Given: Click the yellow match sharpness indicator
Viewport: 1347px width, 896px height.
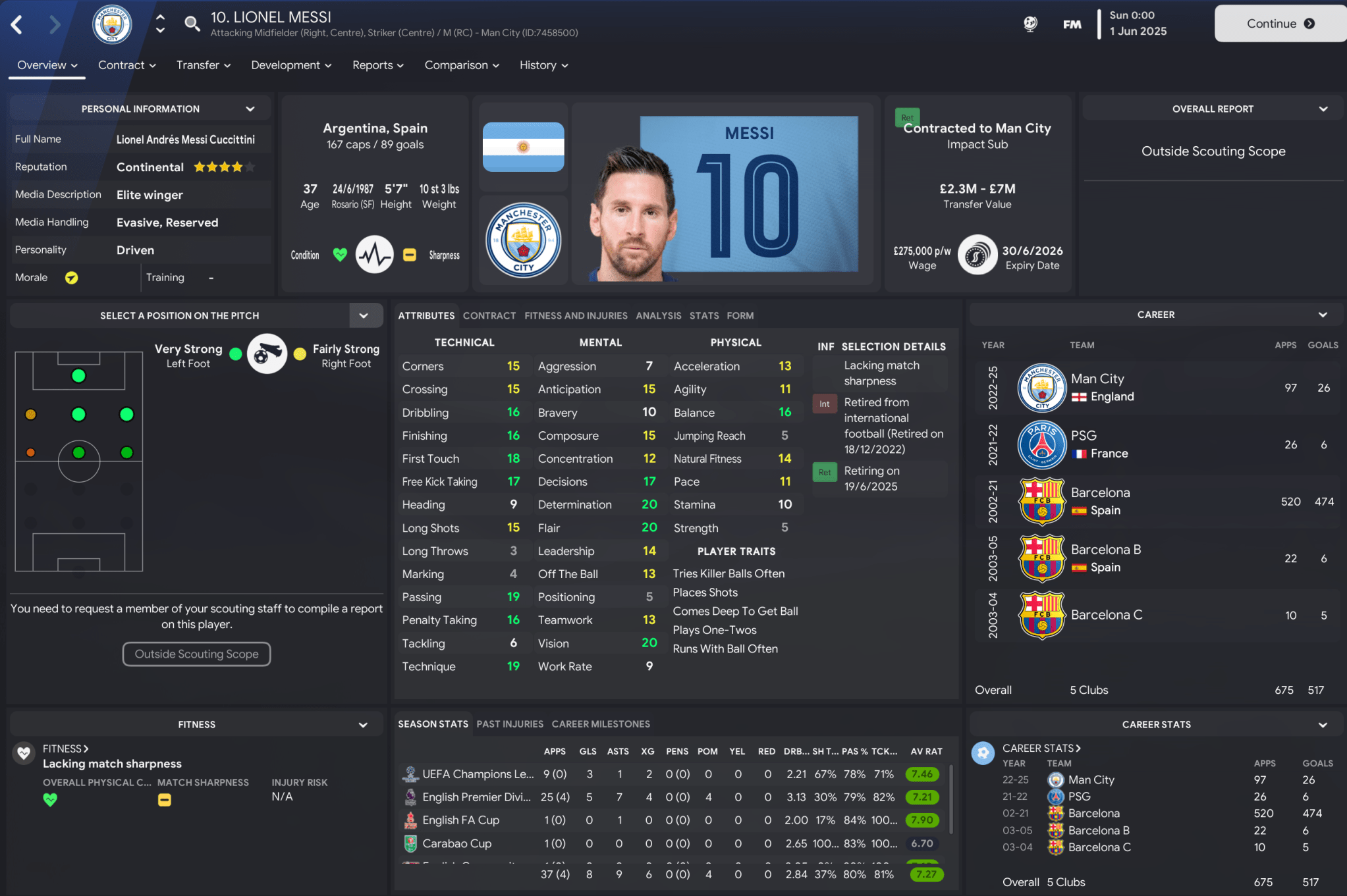Looking at the screenshot, I should 409,255.
